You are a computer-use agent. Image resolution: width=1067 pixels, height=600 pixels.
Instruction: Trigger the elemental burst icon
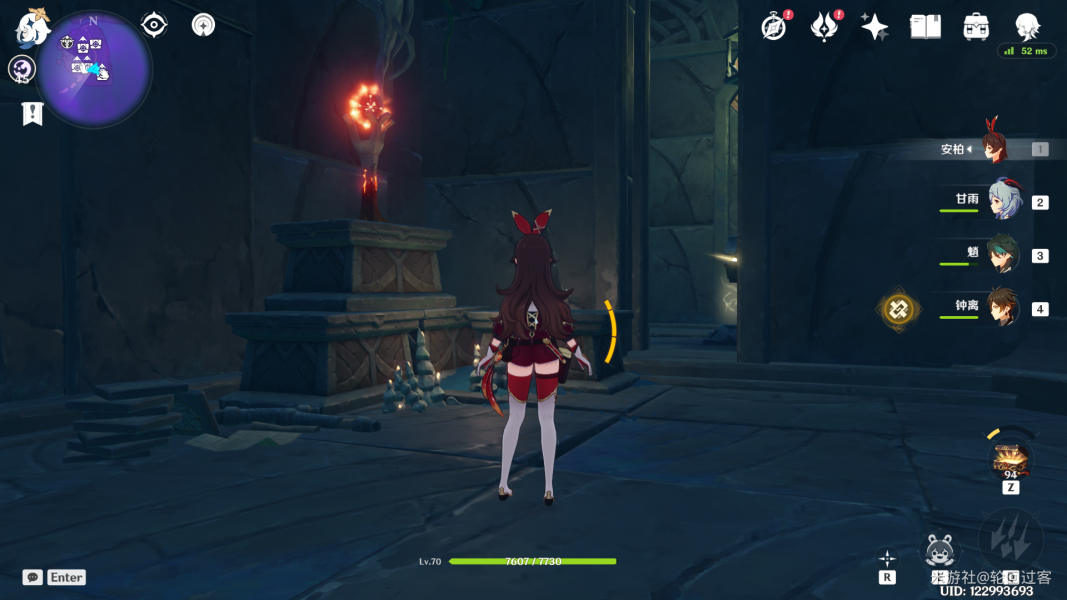(x=1010, y=540)
